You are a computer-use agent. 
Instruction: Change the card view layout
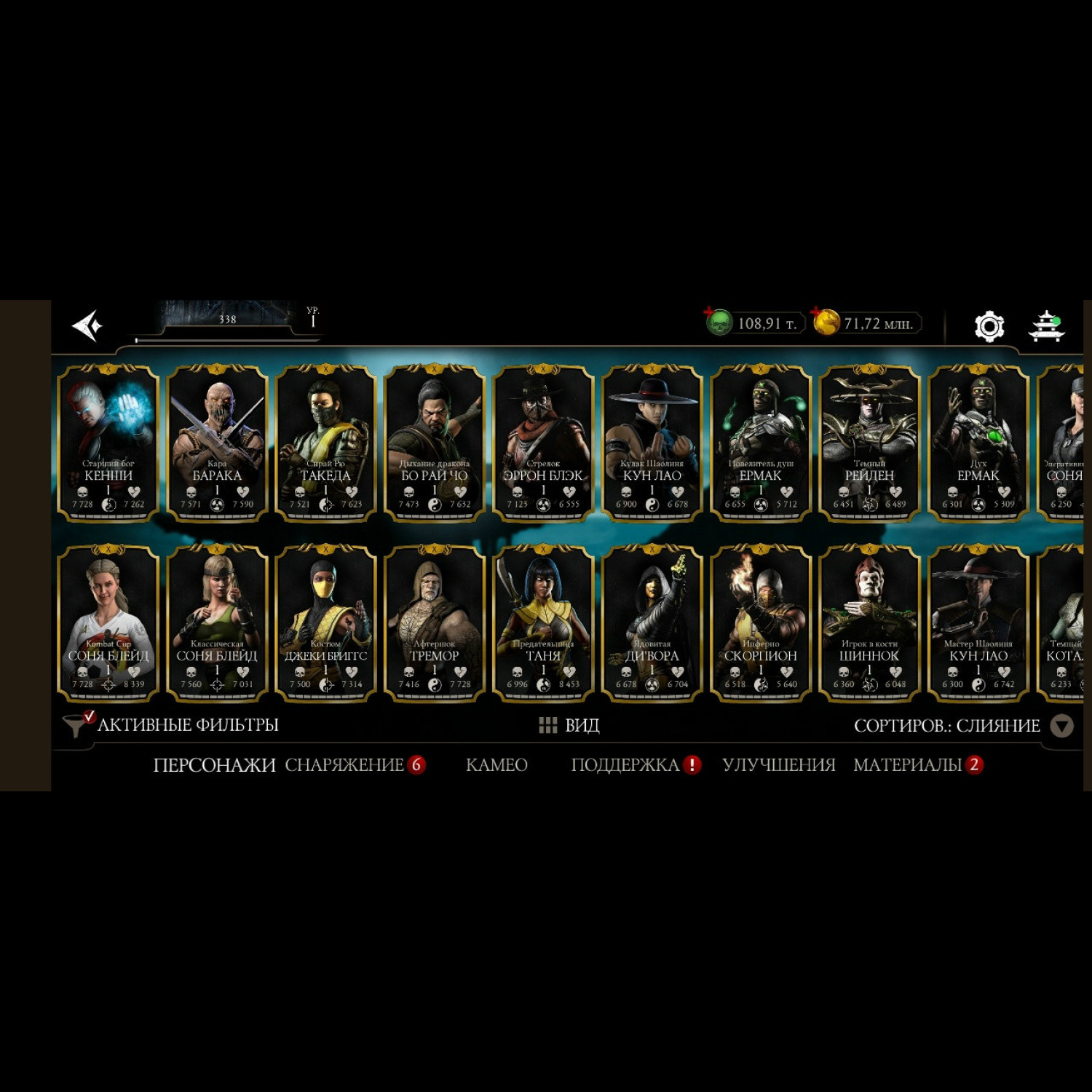(569, 725)
